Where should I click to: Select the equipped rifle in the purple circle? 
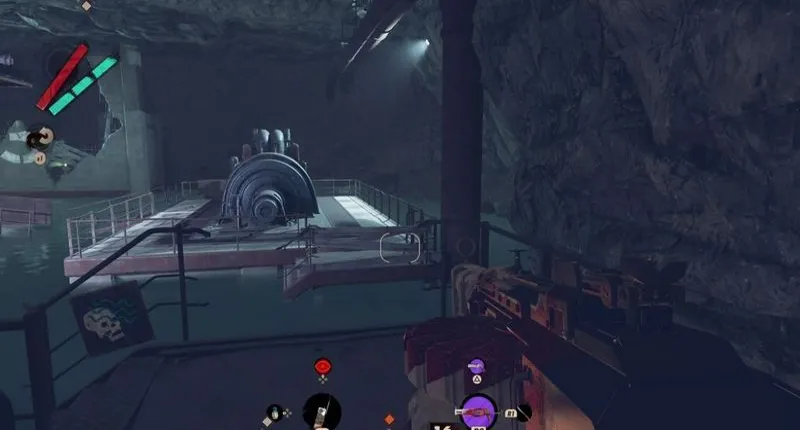point(478,411)
